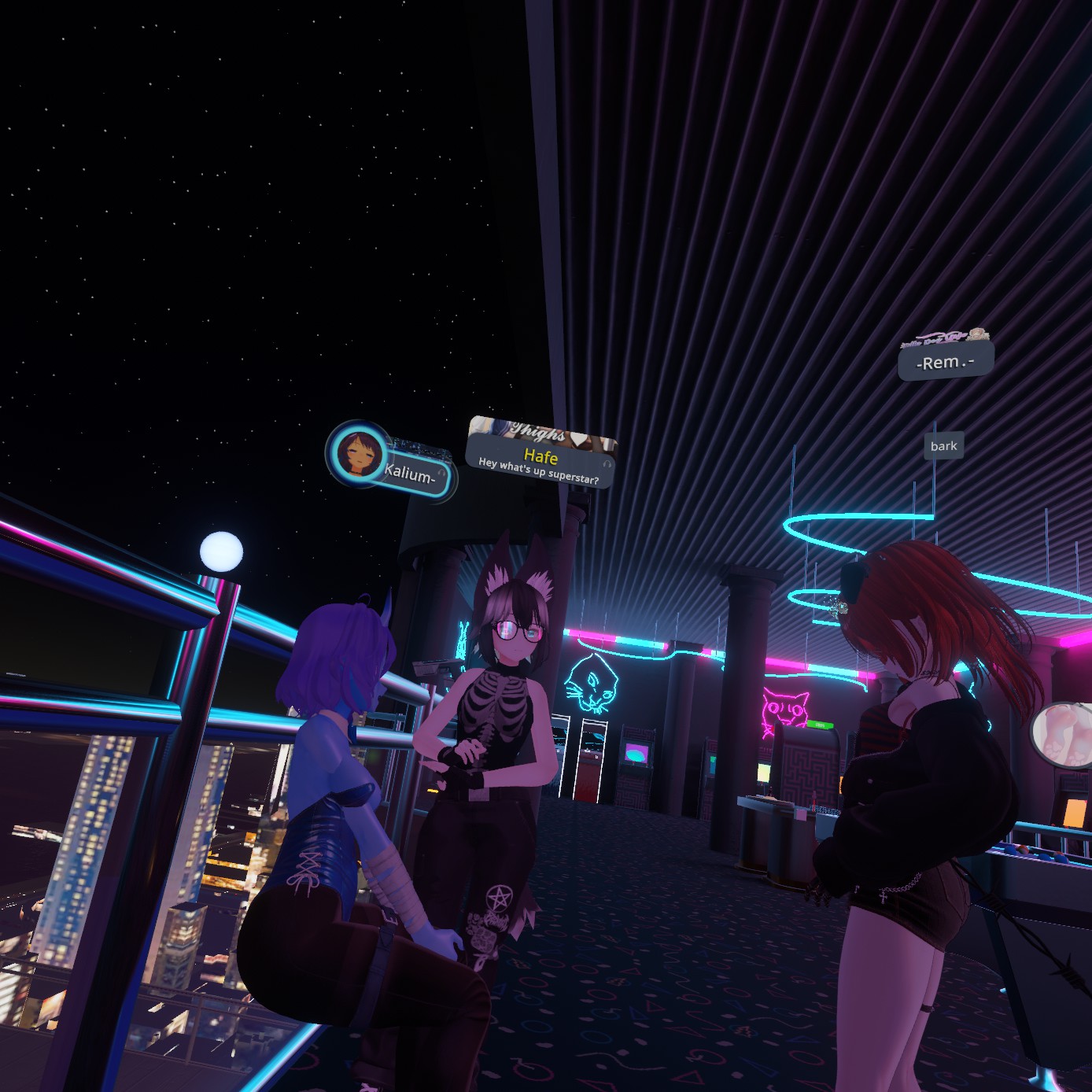This screenshot has height=1092, width=1092.
Task: Click Kalium-'s round profile picture icon
Action: (x=358, y=454)
